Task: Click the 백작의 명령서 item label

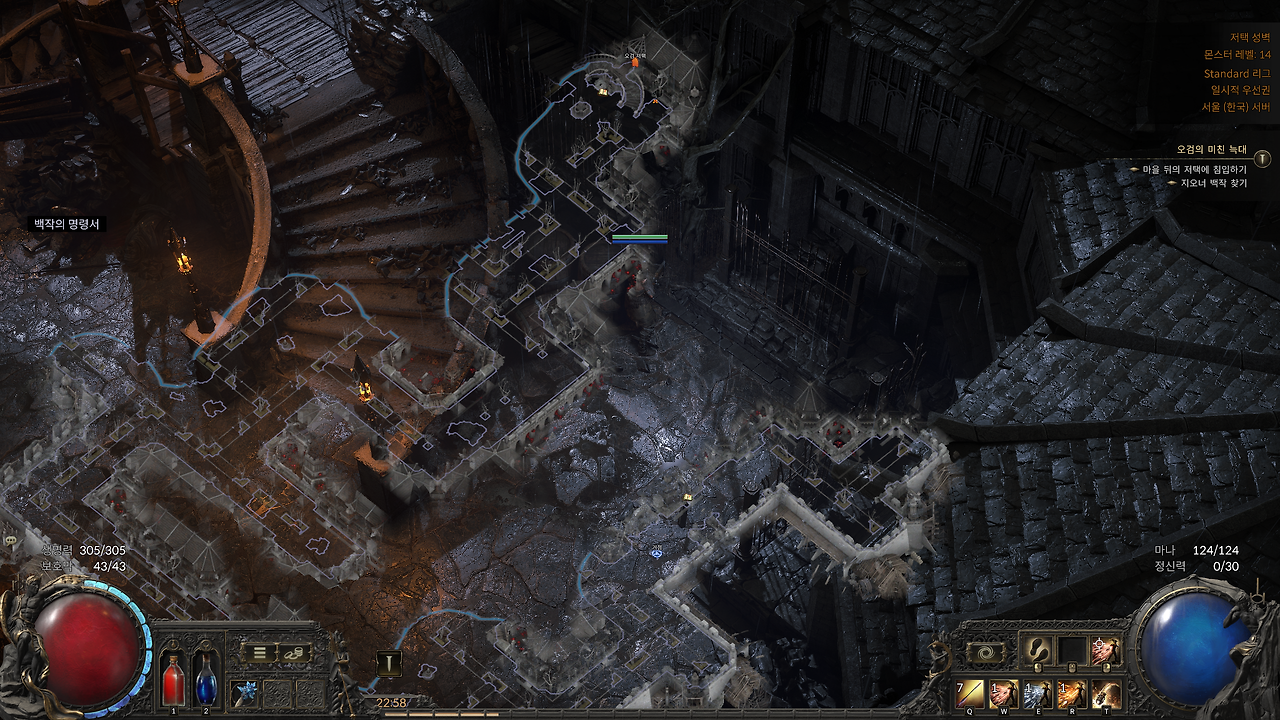Action: [67, 224]
